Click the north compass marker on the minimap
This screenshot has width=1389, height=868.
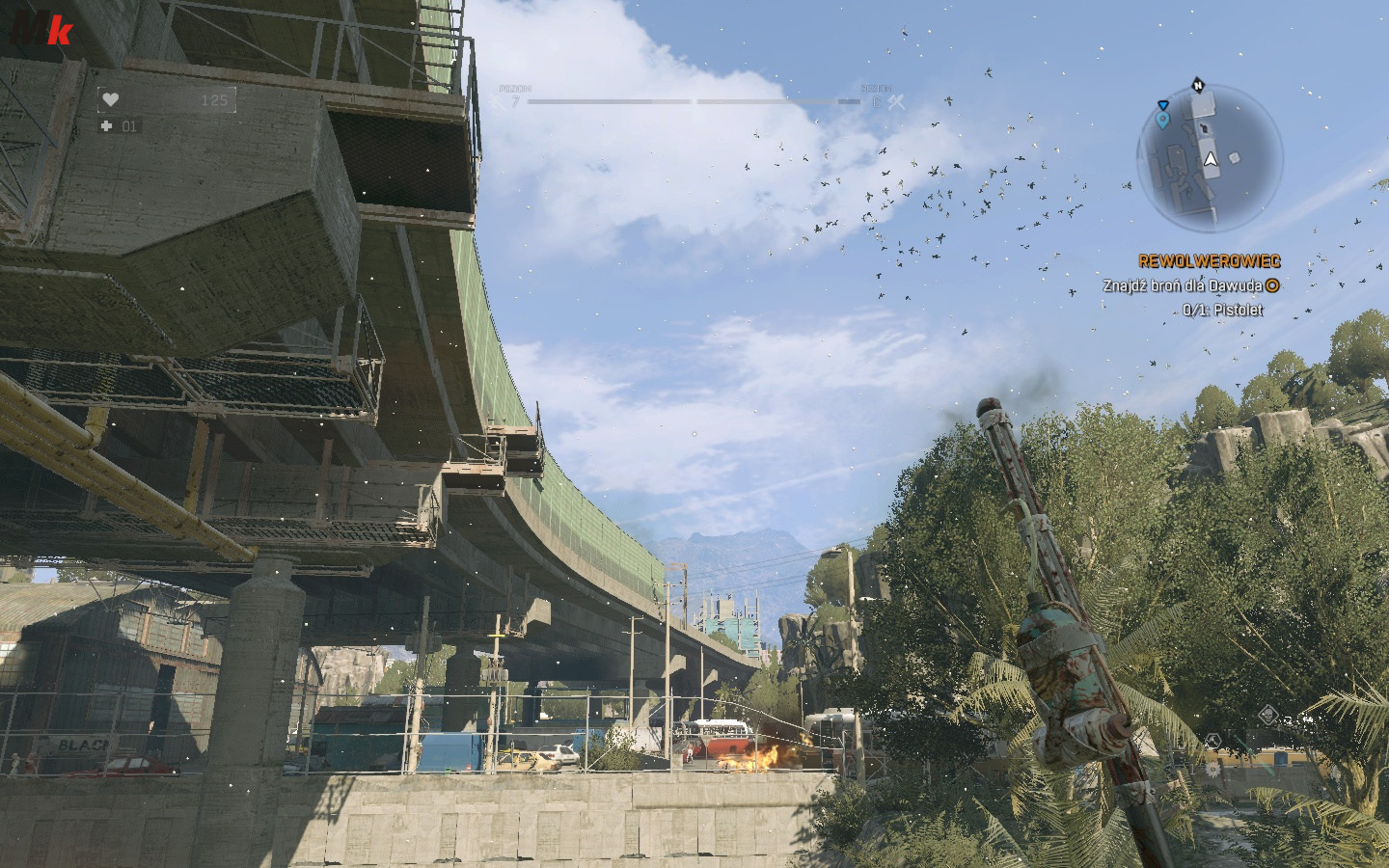[1197, 84]
